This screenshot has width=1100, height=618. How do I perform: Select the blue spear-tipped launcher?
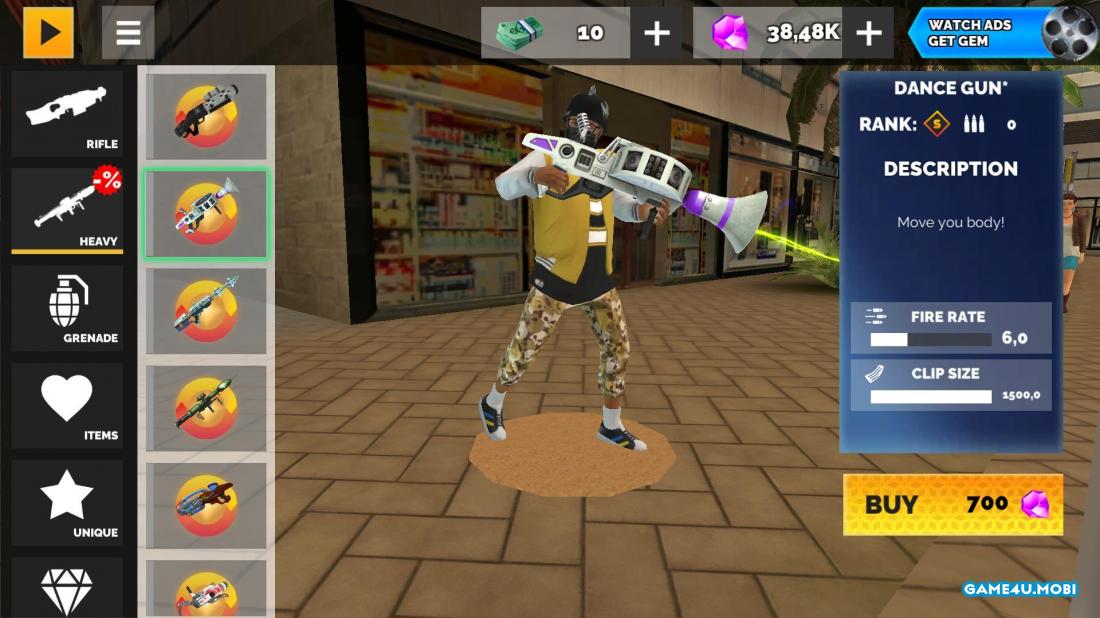click(206, 310)
